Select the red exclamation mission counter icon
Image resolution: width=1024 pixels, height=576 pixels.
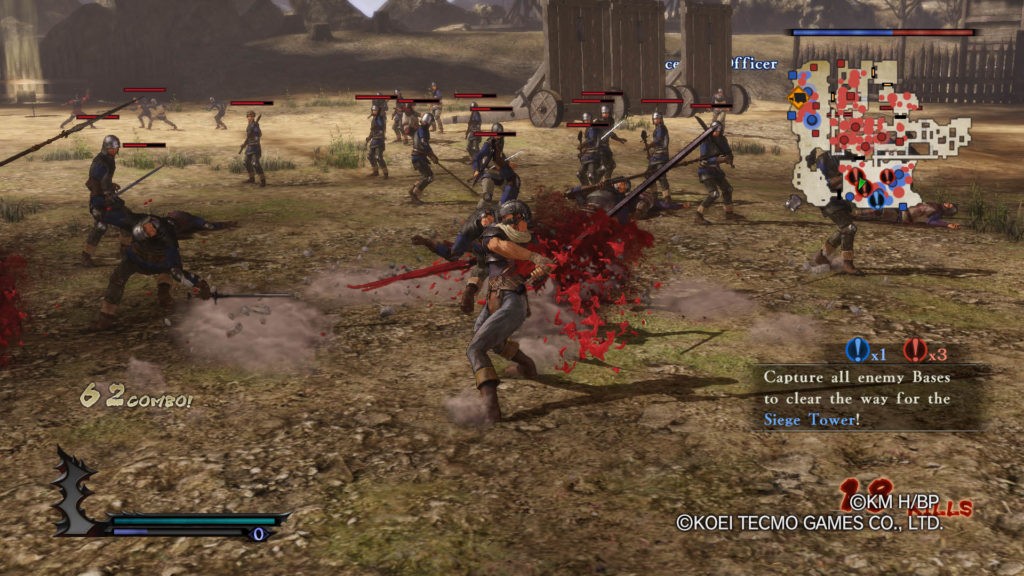pos(916,350)
